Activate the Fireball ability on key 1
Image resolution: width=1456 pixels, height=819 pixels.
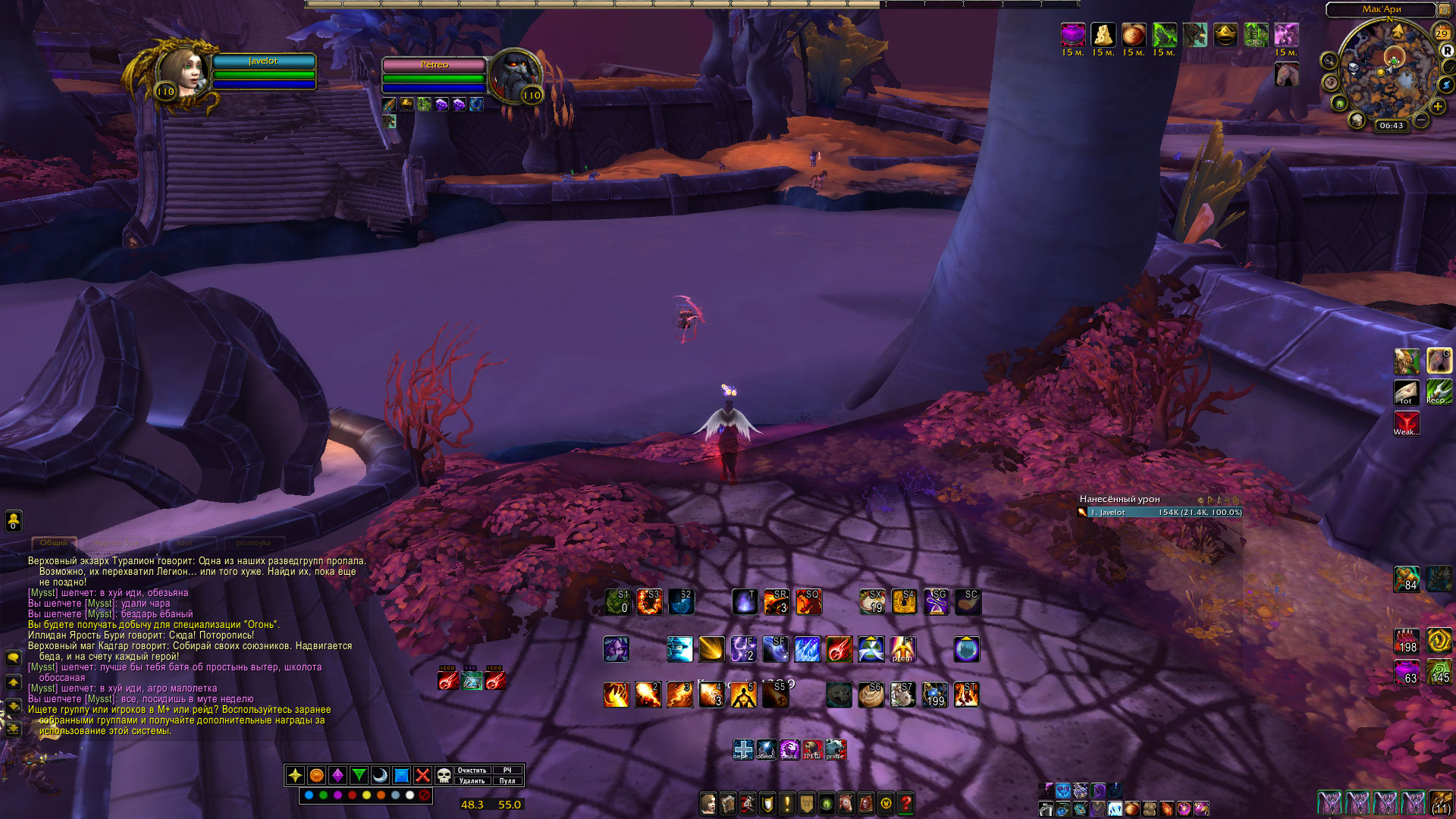click(x=616, y=695)
